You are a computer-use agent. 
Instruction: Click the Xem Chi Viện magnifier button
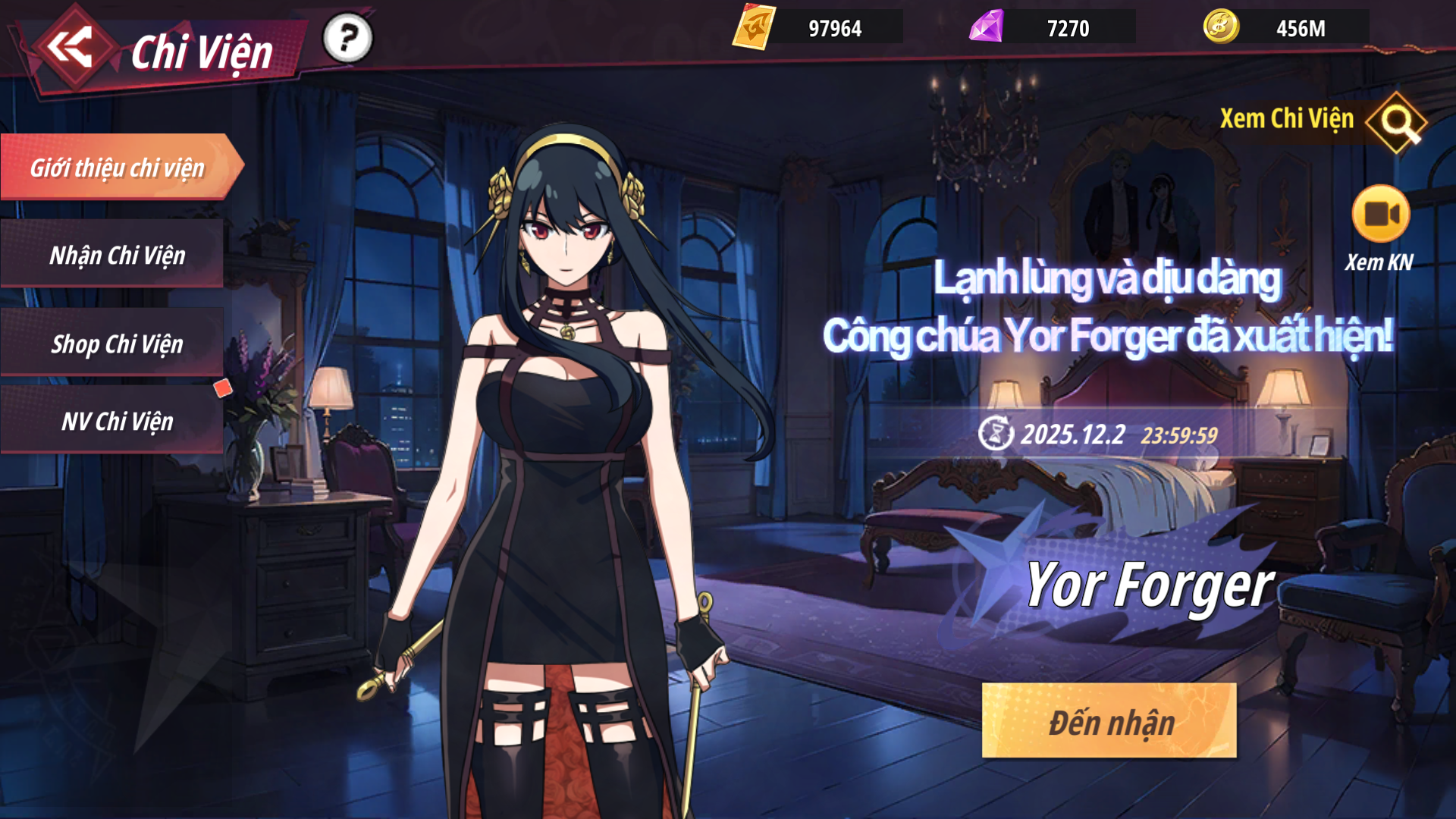(1396, 122)
